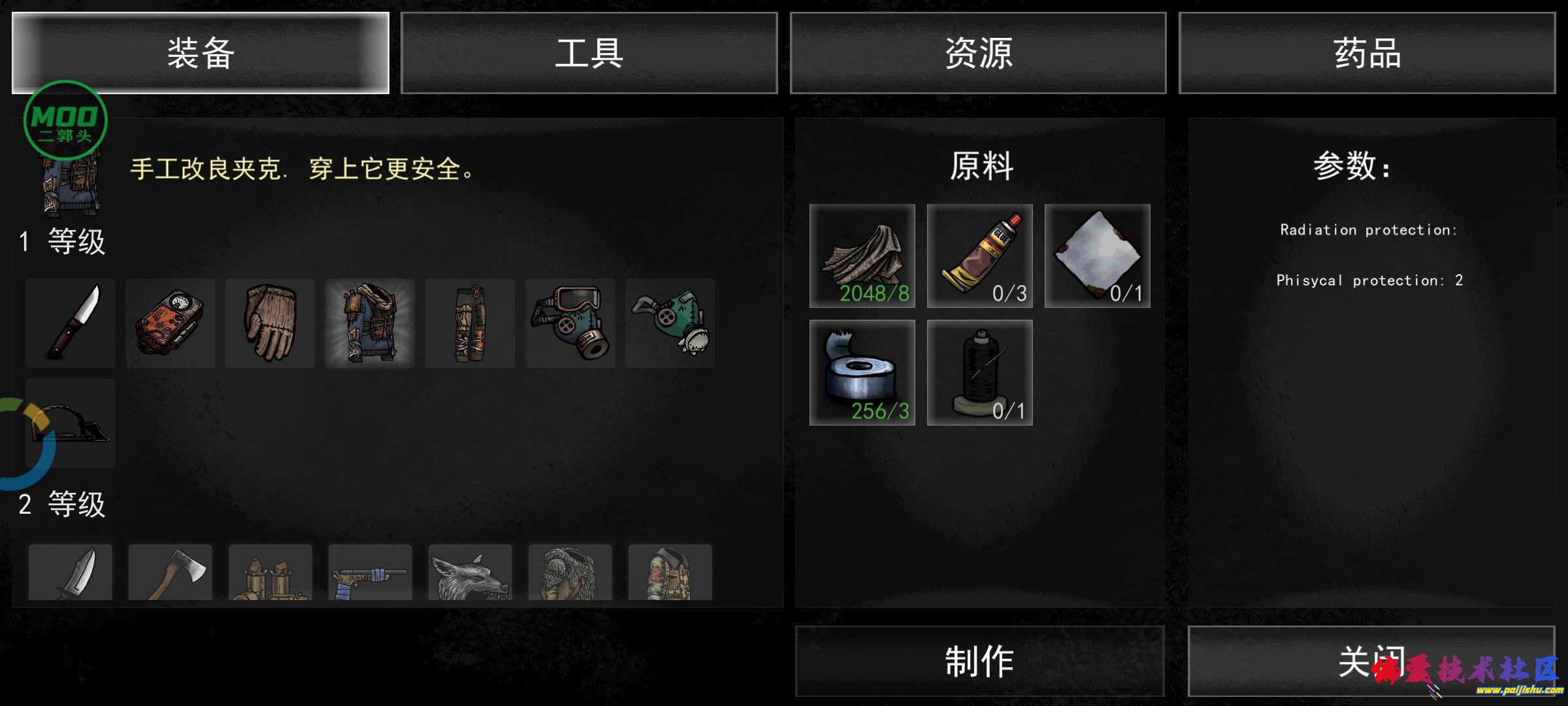1568x706 pixels.
Task: Select the pants equipment icon
Action: click(x=470, y=323)
